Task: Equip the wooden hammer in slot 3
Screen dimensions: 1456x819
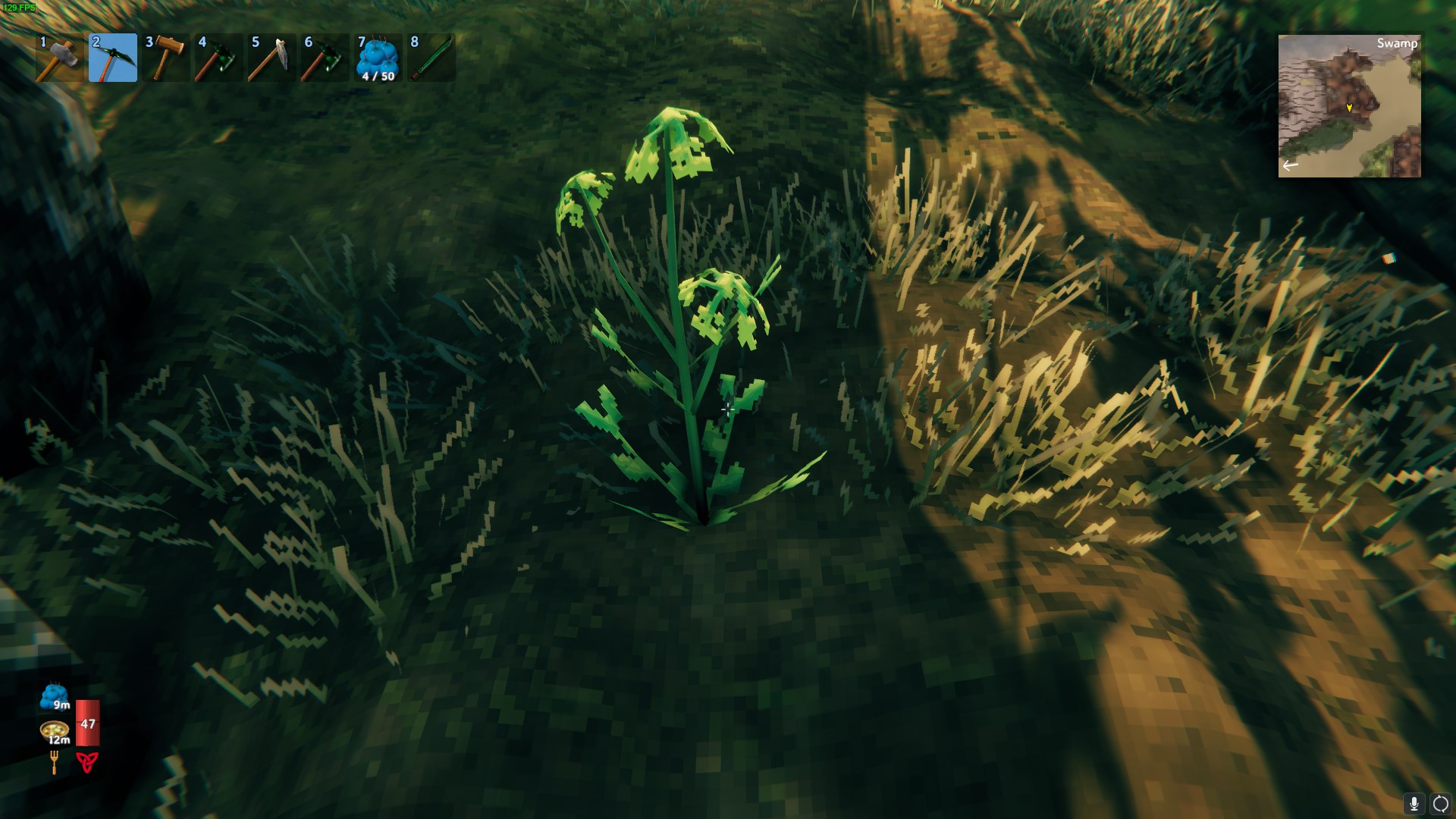Action: (166, 58)
